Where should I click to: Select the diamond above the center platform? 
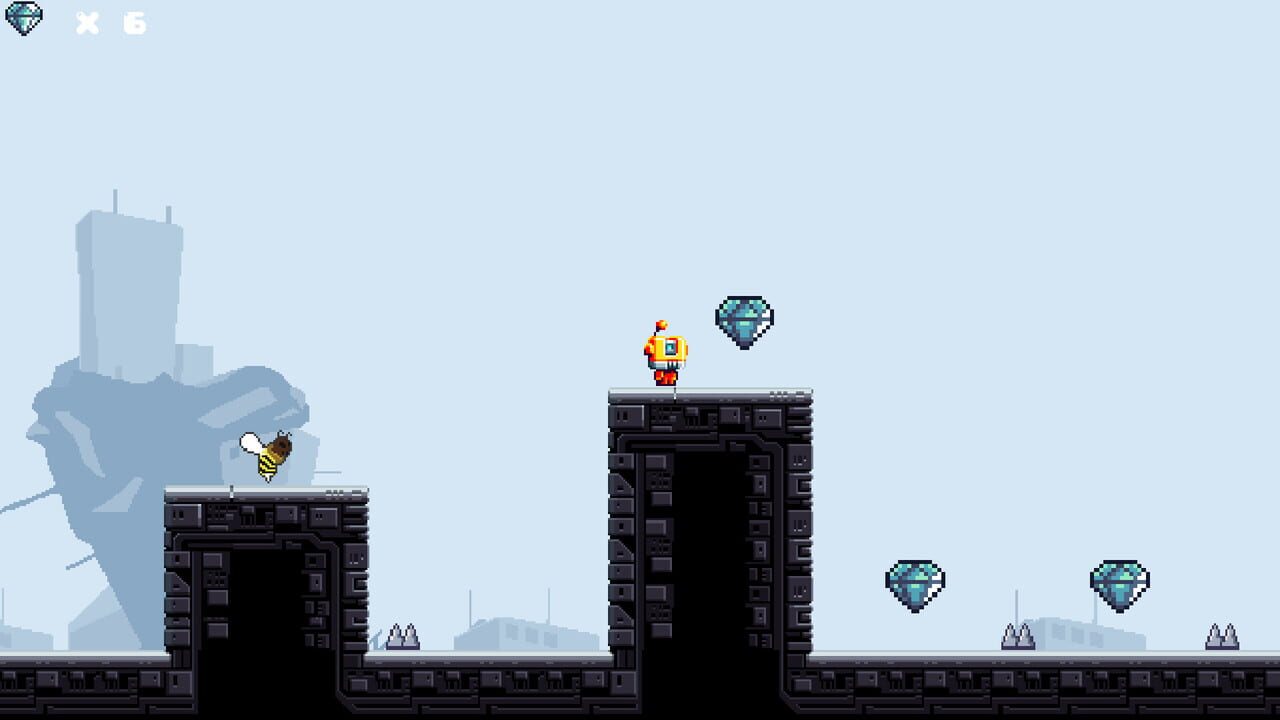click(744, 317)
